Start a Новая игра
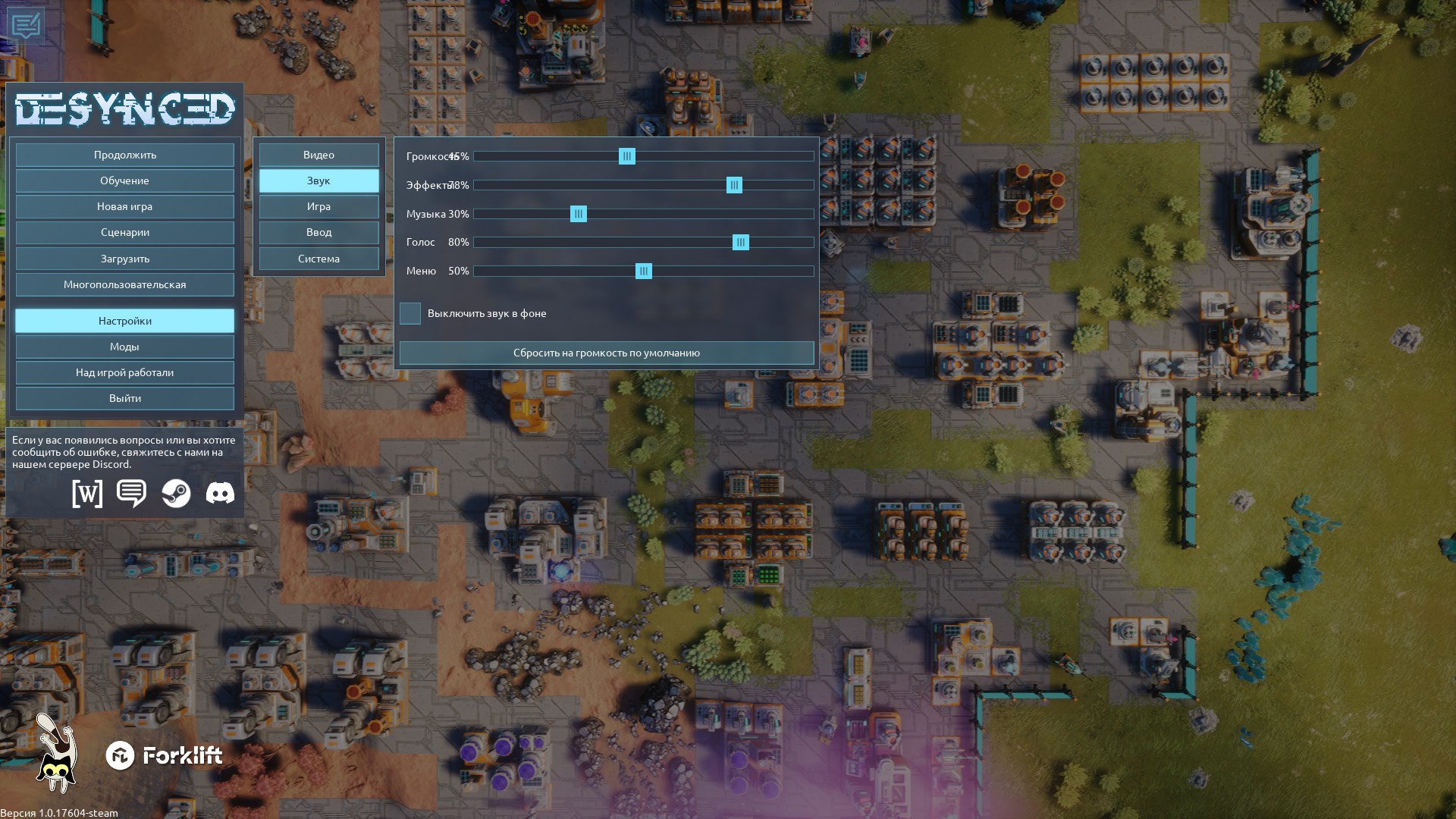The image size is (1456, 819). tap(125, 206)
